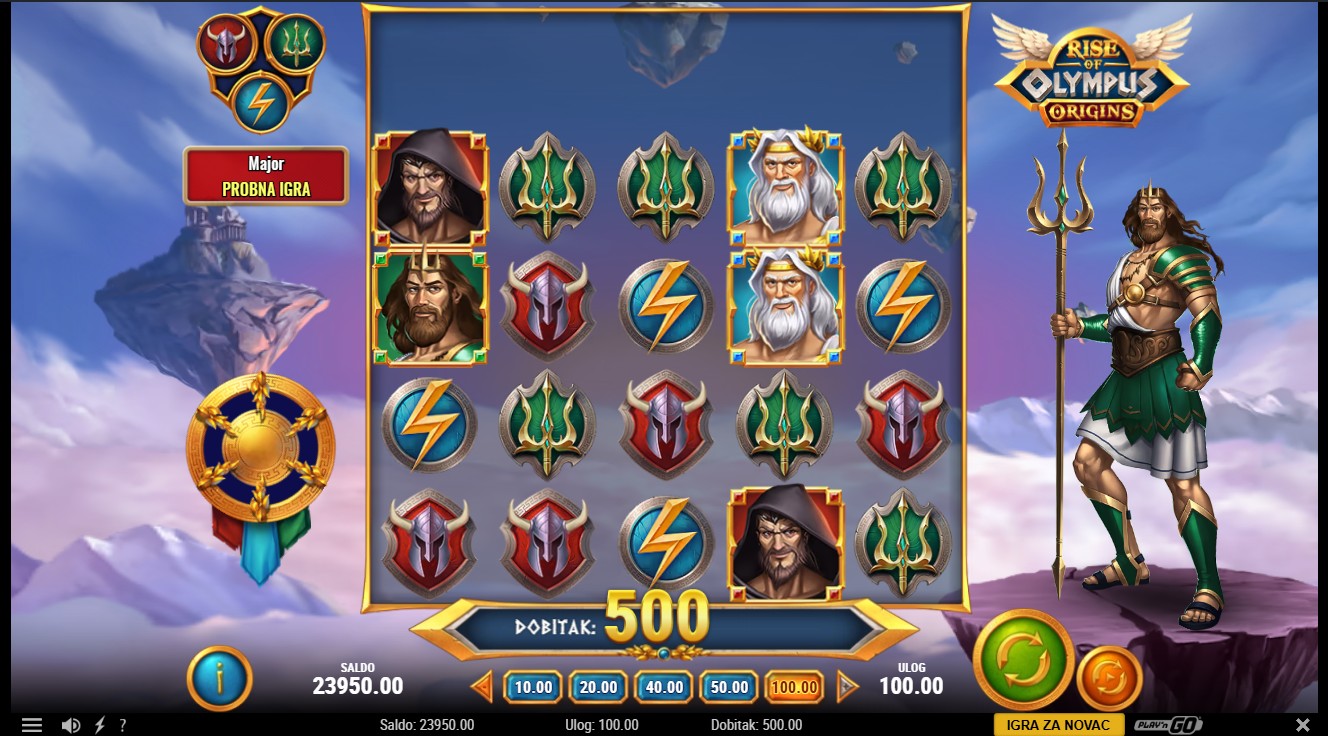This screenshot has width=1328, height=736.
Task: Set the bet to 40.00
Action: (664, 687)
